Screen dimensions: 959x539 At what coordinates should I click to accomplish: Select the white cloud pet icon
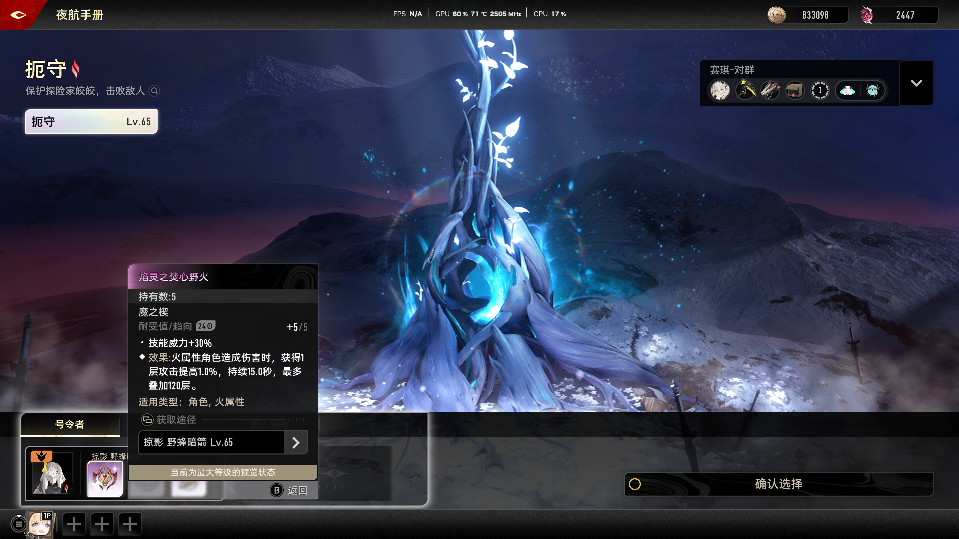click(847, 90)
